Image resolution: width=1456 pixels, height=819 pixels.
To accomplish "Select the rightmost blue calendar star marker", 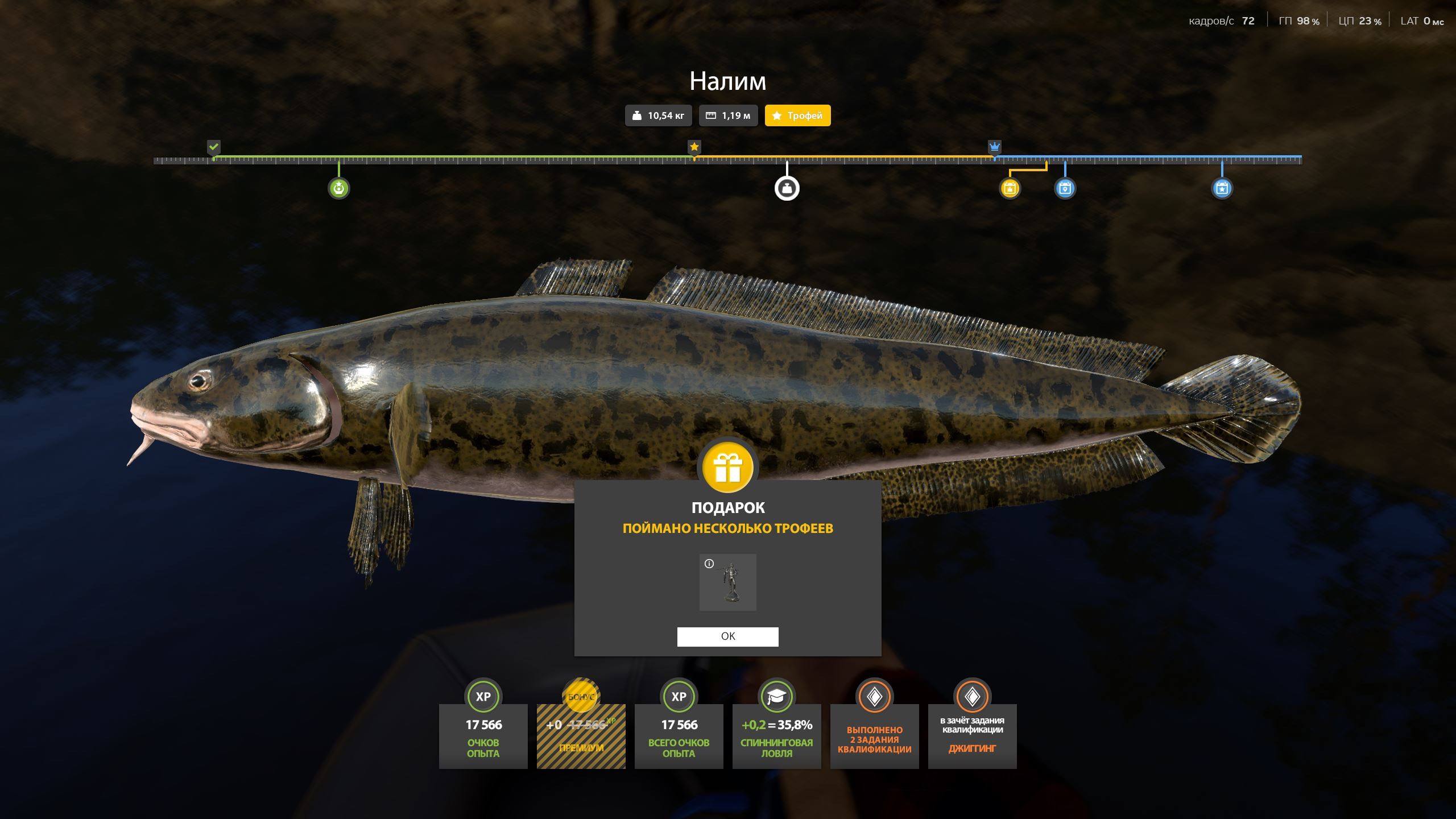I will 1222,188.
